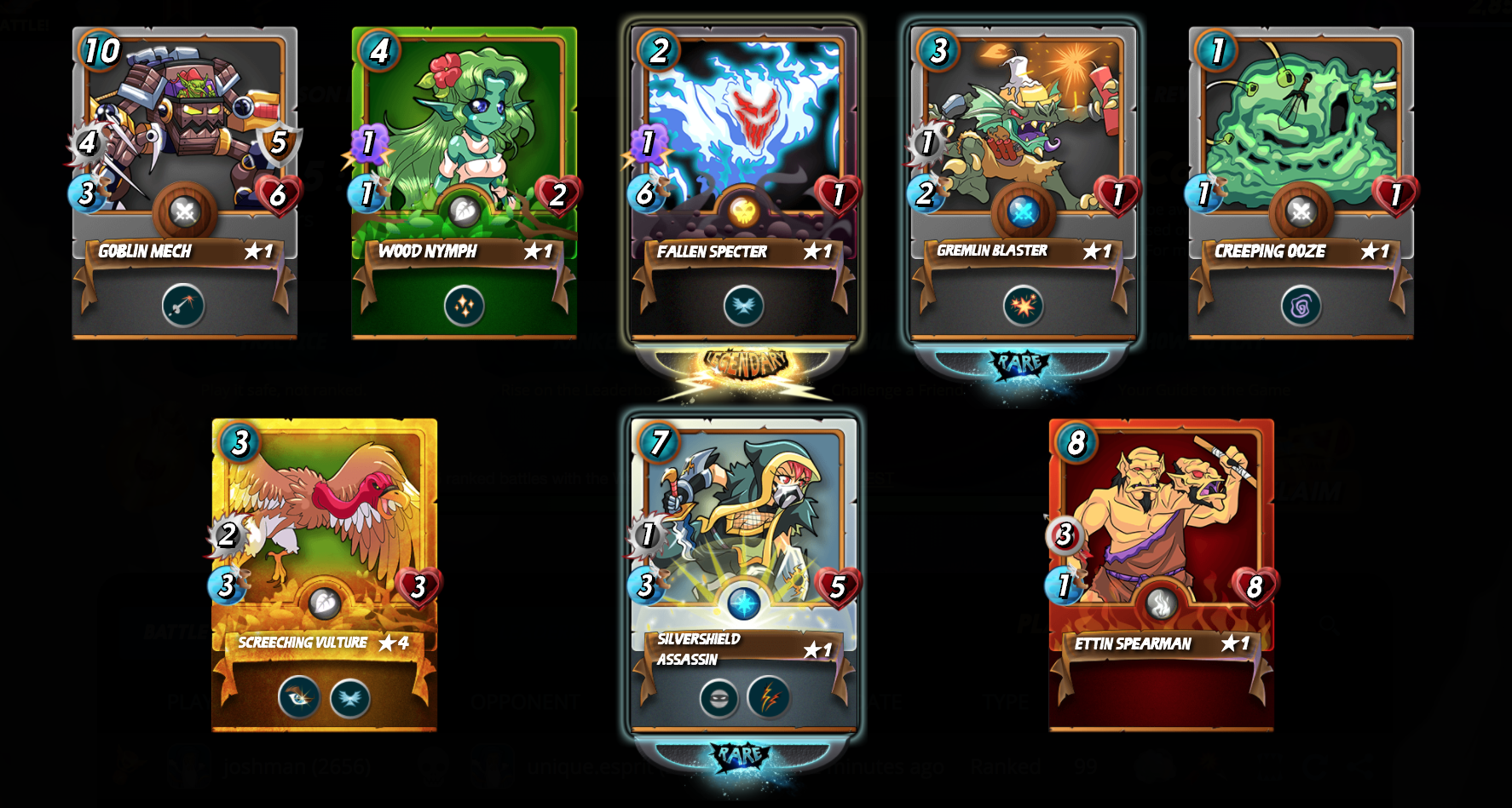The image size is (1512, 808).
Task: Click Silvershield Assassin's masked face ability icon
Action: 718,698
